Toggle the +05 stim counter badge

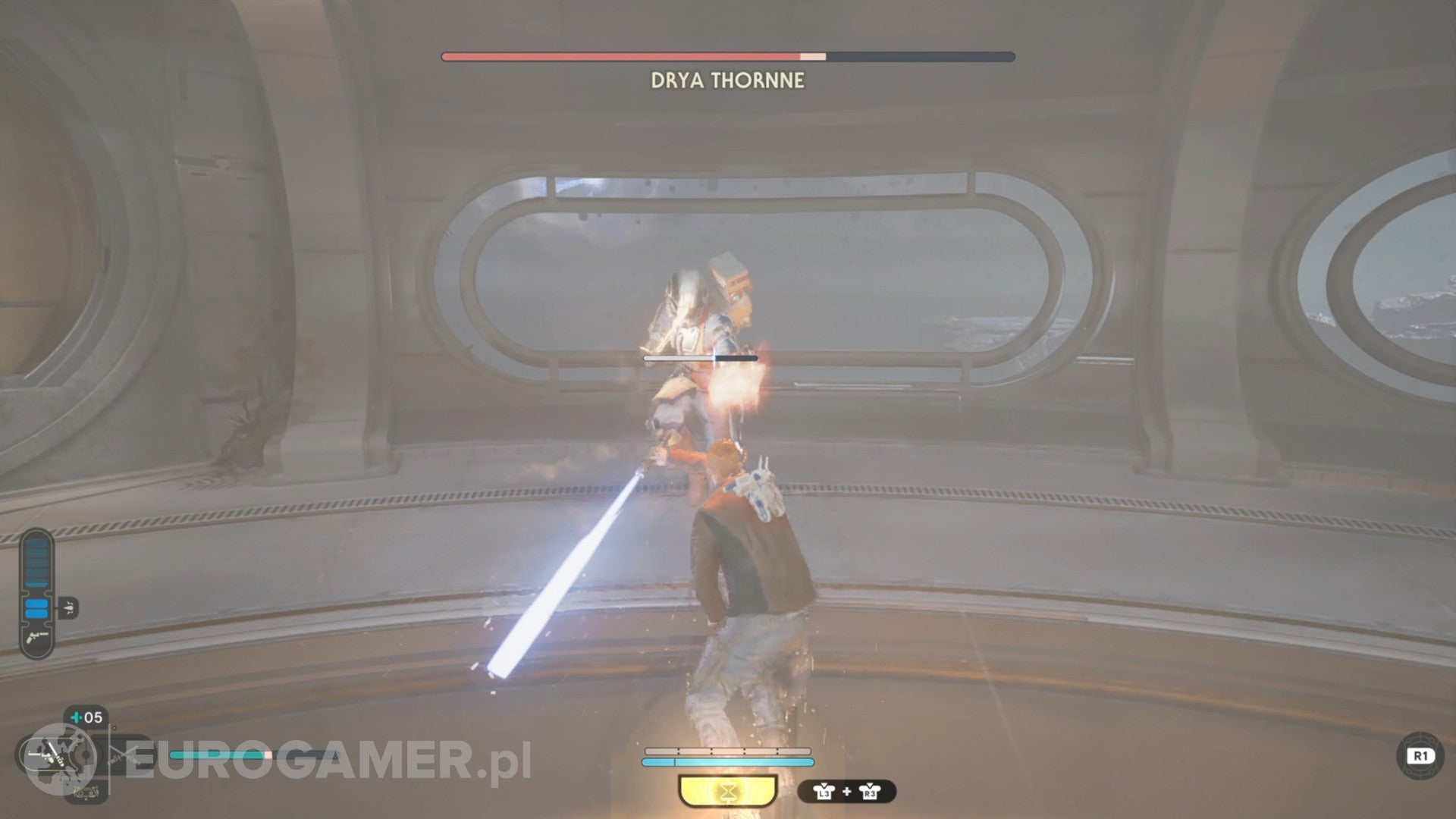pos(85,717)
